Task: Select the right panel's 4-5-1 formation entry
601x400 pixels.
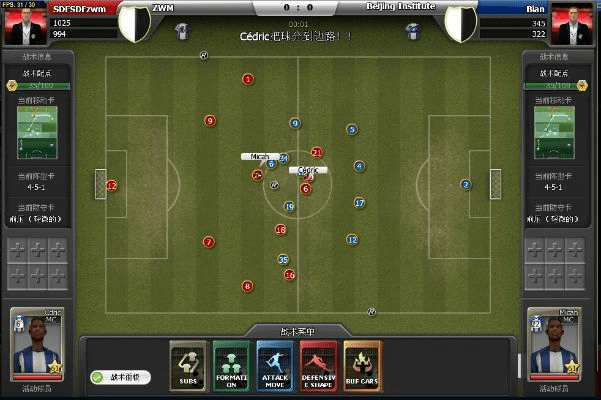Action: click(x=563, y=187)
